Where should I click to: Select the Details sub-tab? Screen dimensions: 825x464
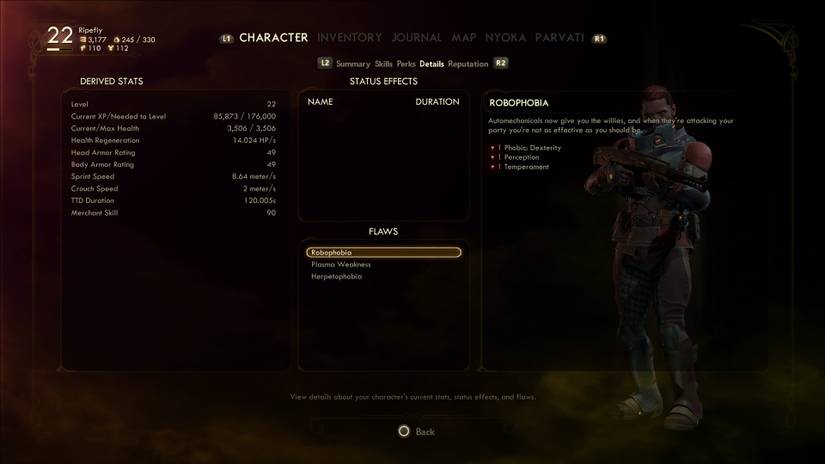tap(432, 64)
